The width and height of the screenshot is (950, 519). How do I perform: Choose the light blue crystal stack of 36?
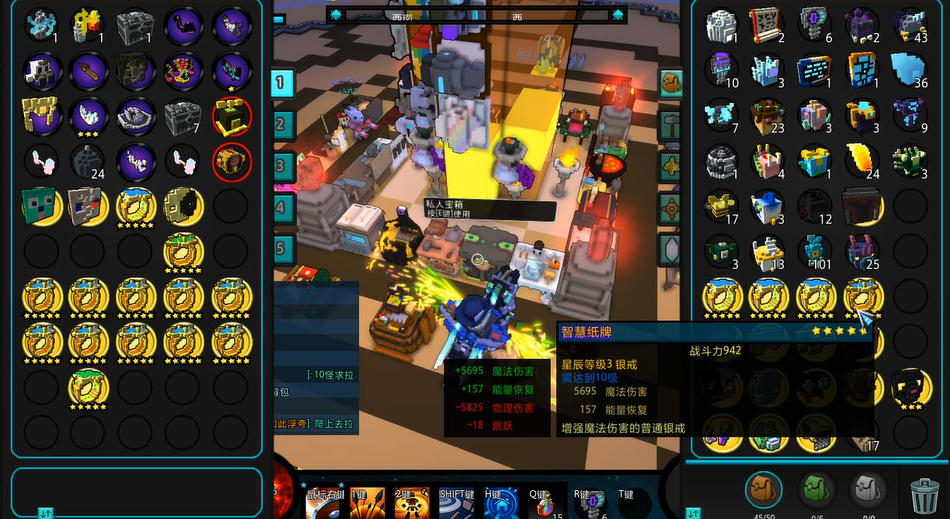click(909, 70)
